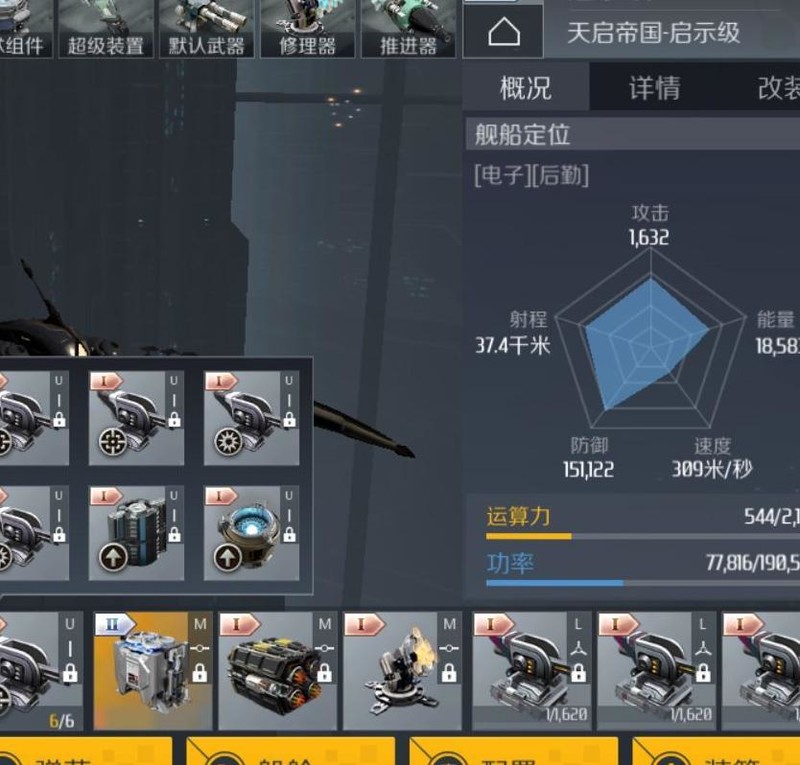Switch to the 概况 tab
Image resolution: width=800 pixels, height=765 pixels.
point(526,88)
